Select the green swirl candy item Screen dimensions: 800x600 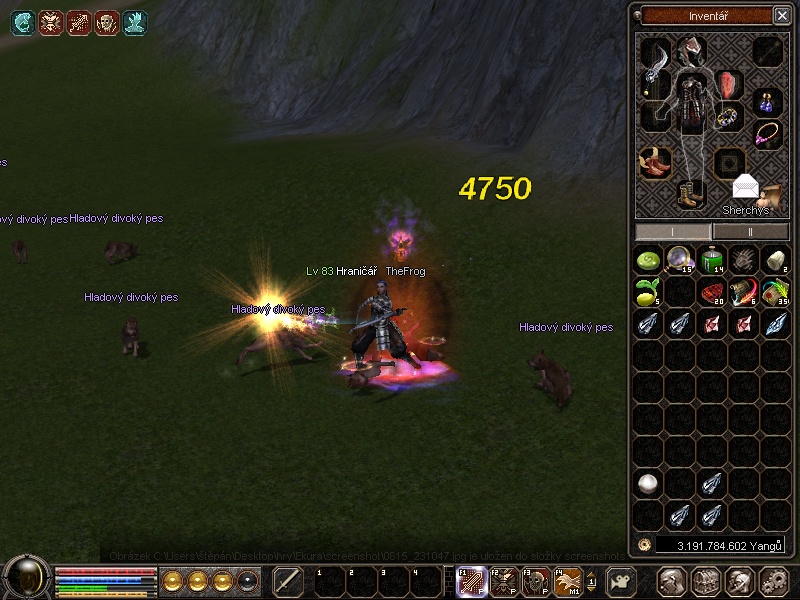click(x=648, y=260)
